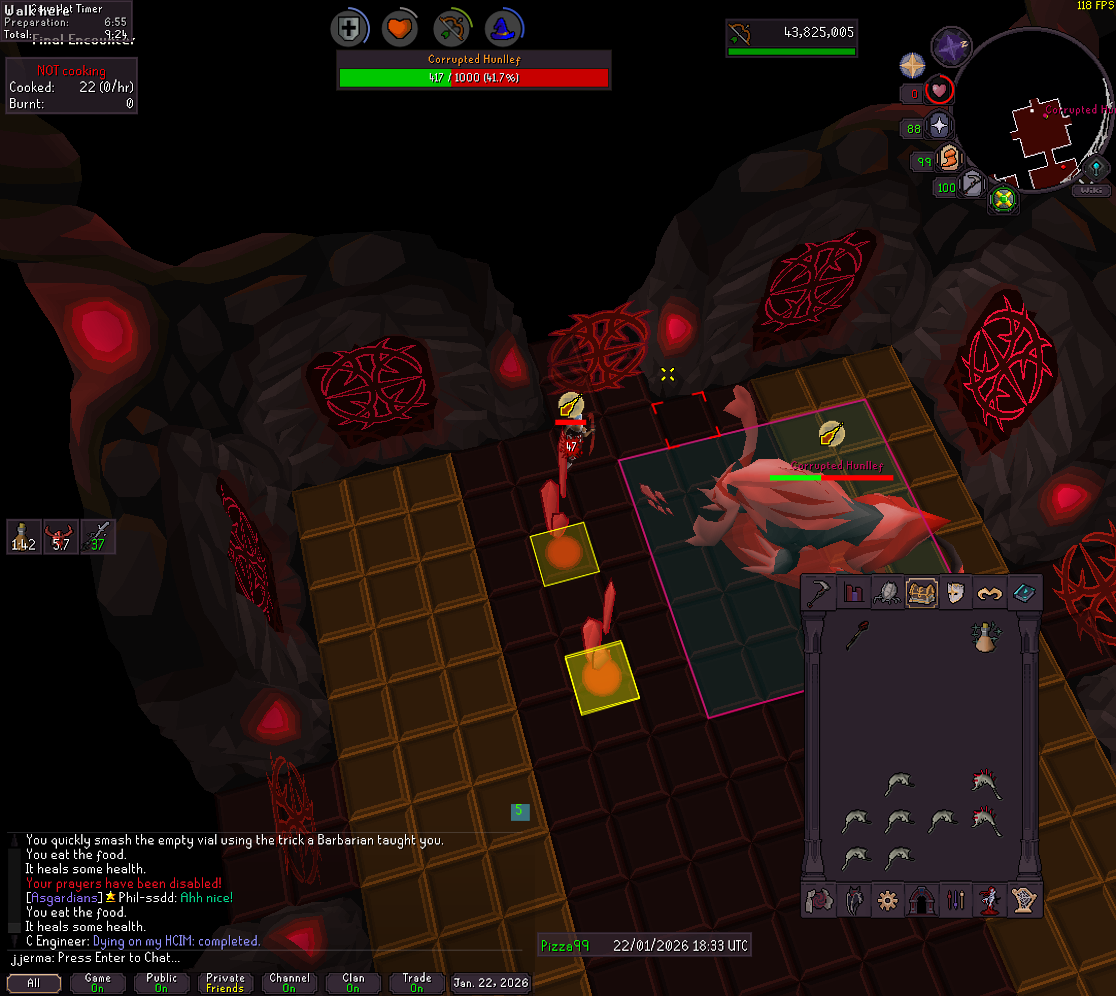Open the logout door tab
Screen dimensions: 1116x996
920,901
